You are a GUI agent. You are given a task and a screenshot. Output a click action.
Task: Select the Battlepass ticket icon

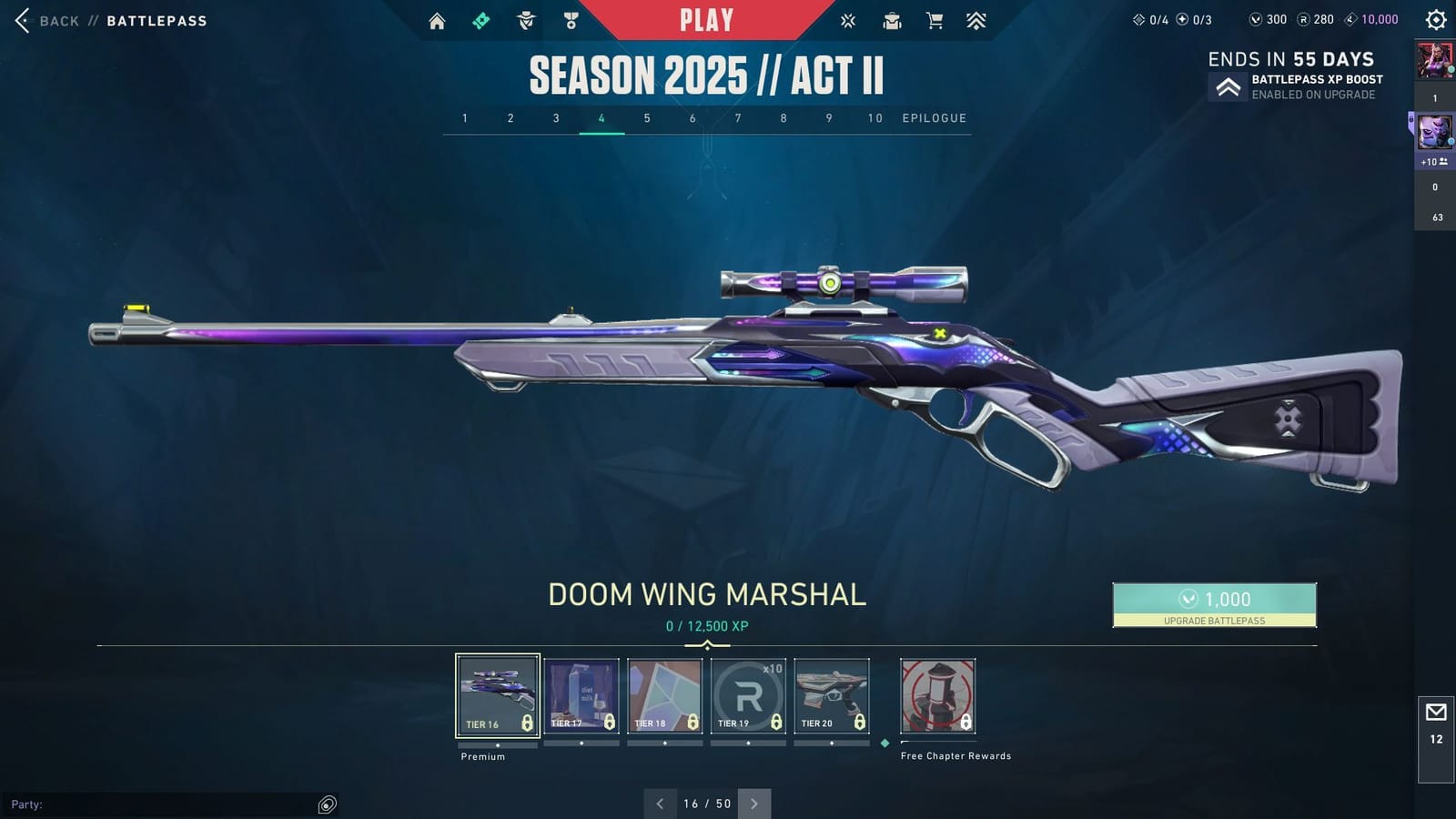pos(482,19)
